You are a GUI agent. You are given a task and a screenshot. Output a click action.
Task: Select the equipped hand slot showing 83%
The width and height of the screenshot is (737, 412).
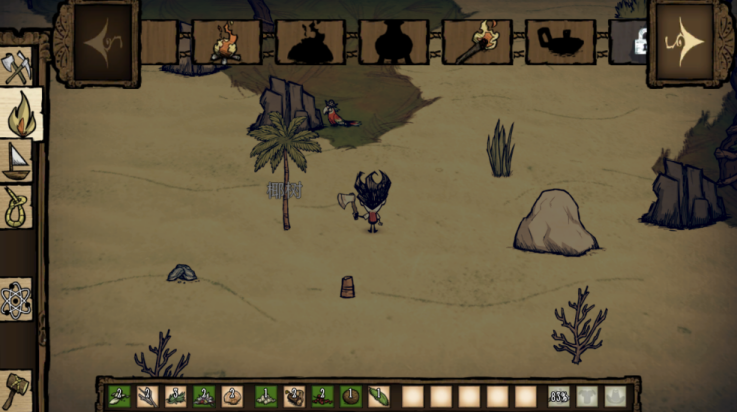coord(559,396)
